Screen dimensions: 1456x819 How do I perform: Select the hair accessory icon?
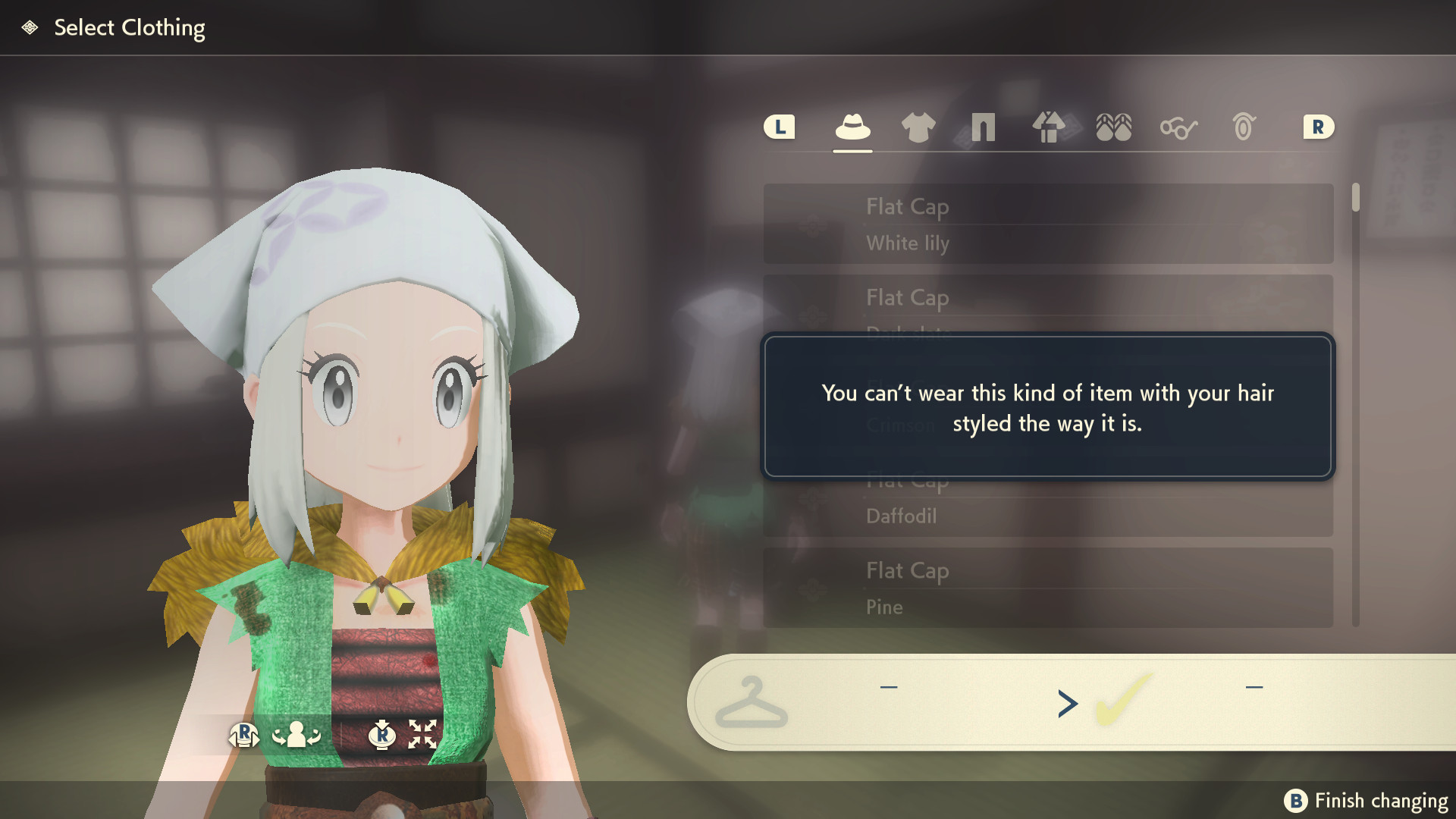click(1244, 127)
